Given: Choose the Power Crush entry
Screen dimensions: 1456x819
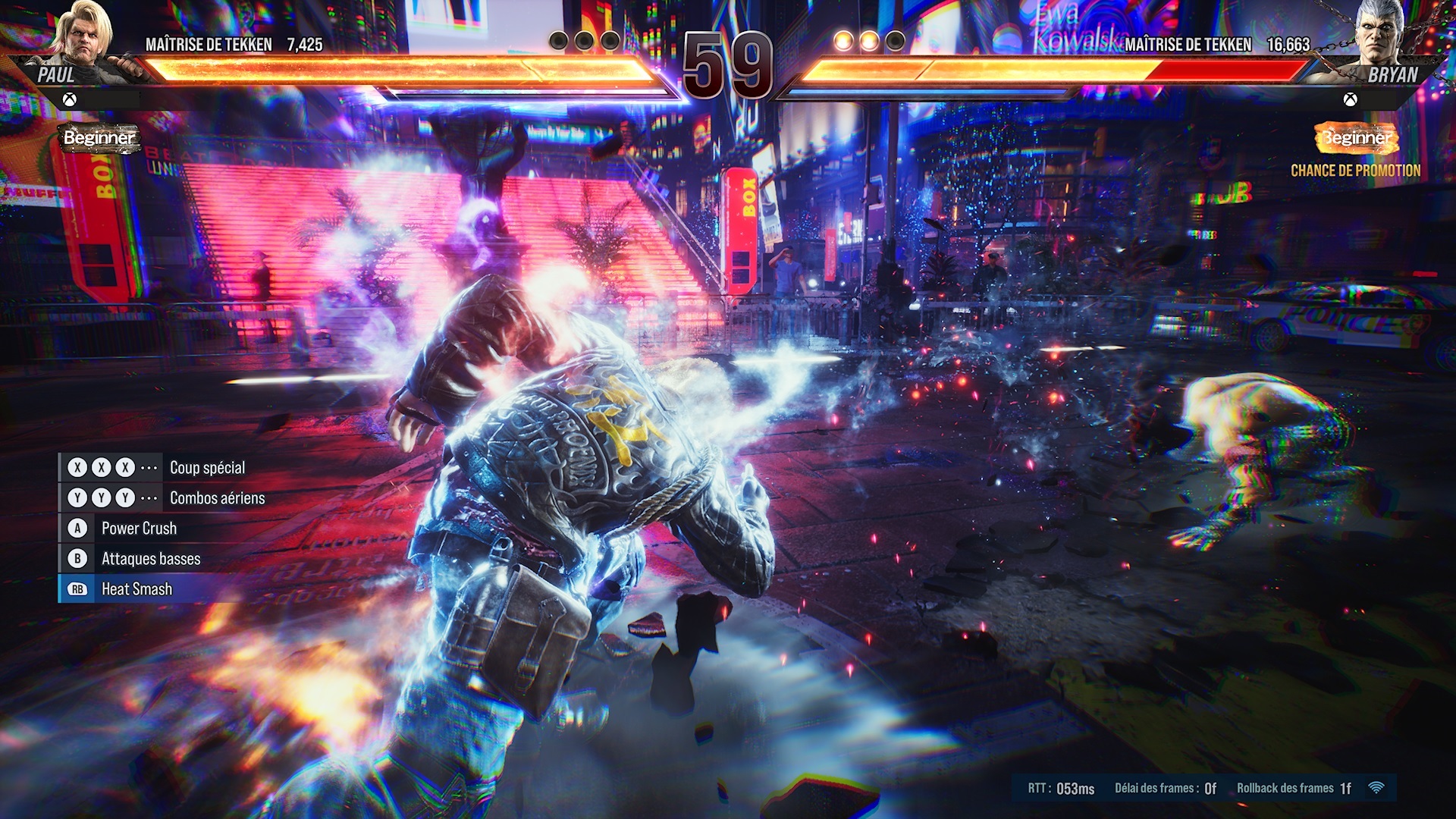Looking at the screenshot, I should (x=139, y=529).
